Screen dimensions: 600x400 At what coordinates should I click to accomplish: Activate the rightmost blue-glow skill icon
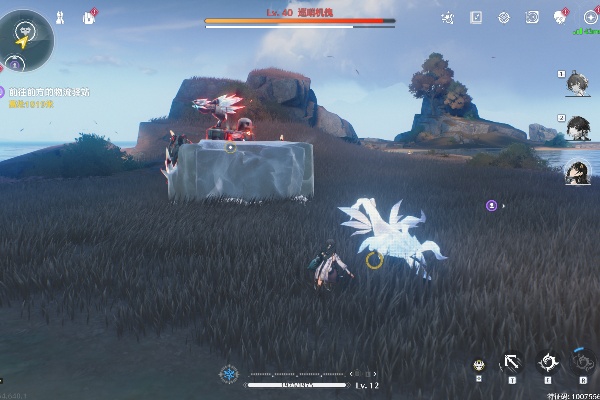click(x=583, y=362)
